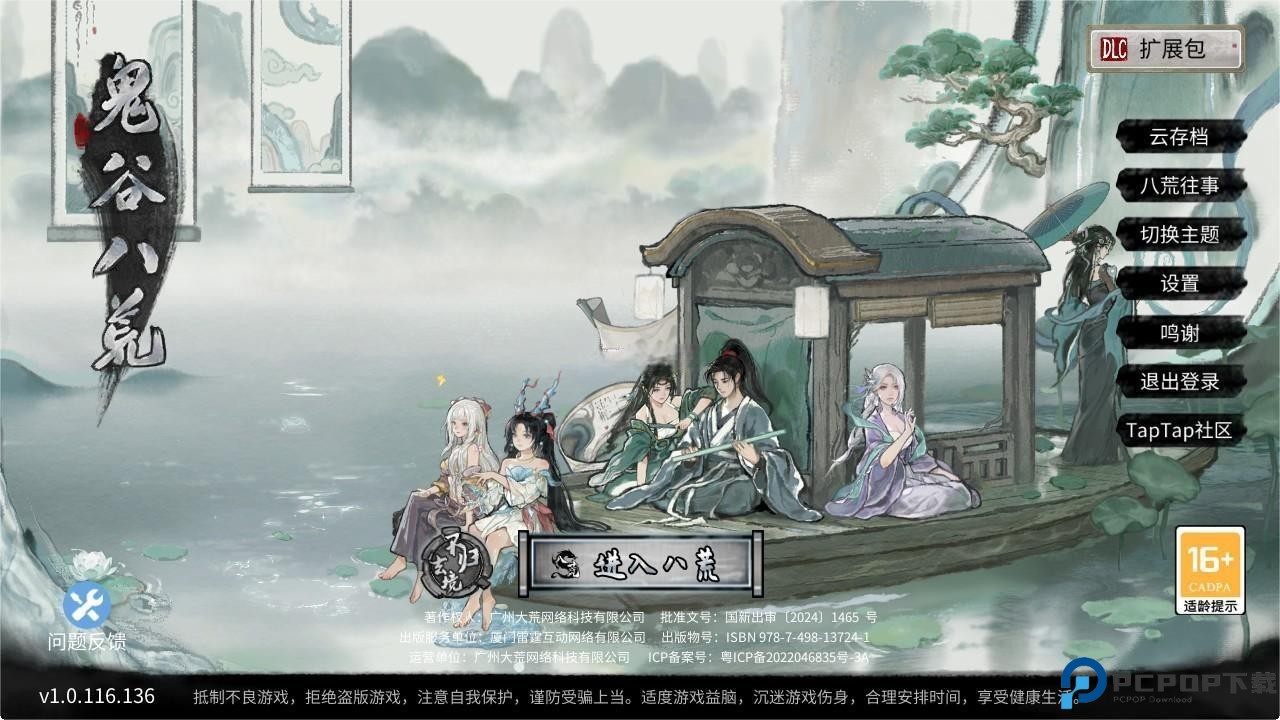
Task: Visit the TapTap社区 community
Action: 1178,430
